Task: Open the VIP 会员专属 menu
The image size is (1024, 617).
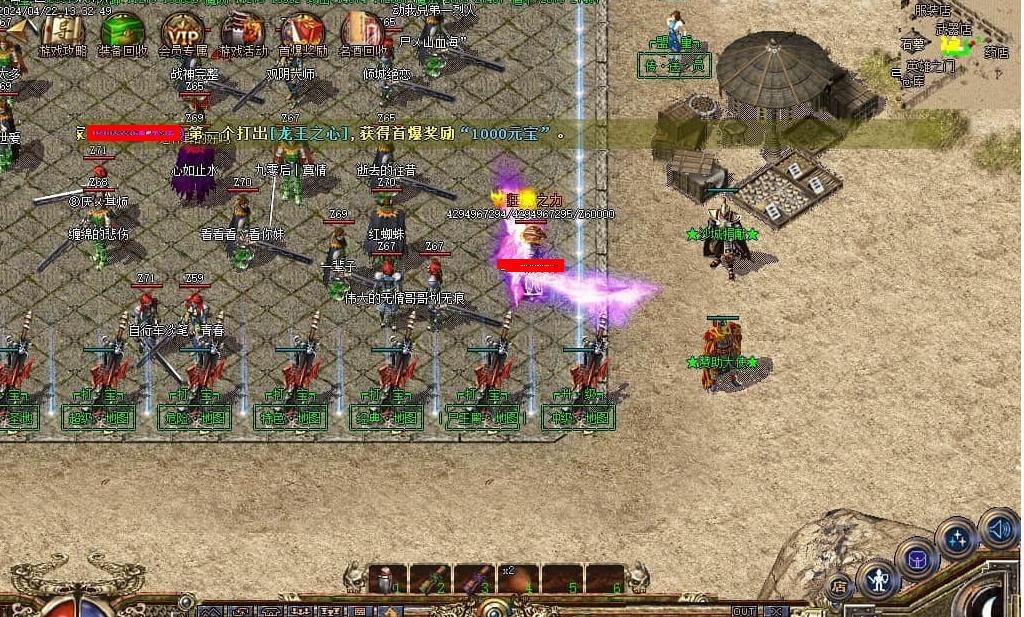Action: (x=183, y=32)
